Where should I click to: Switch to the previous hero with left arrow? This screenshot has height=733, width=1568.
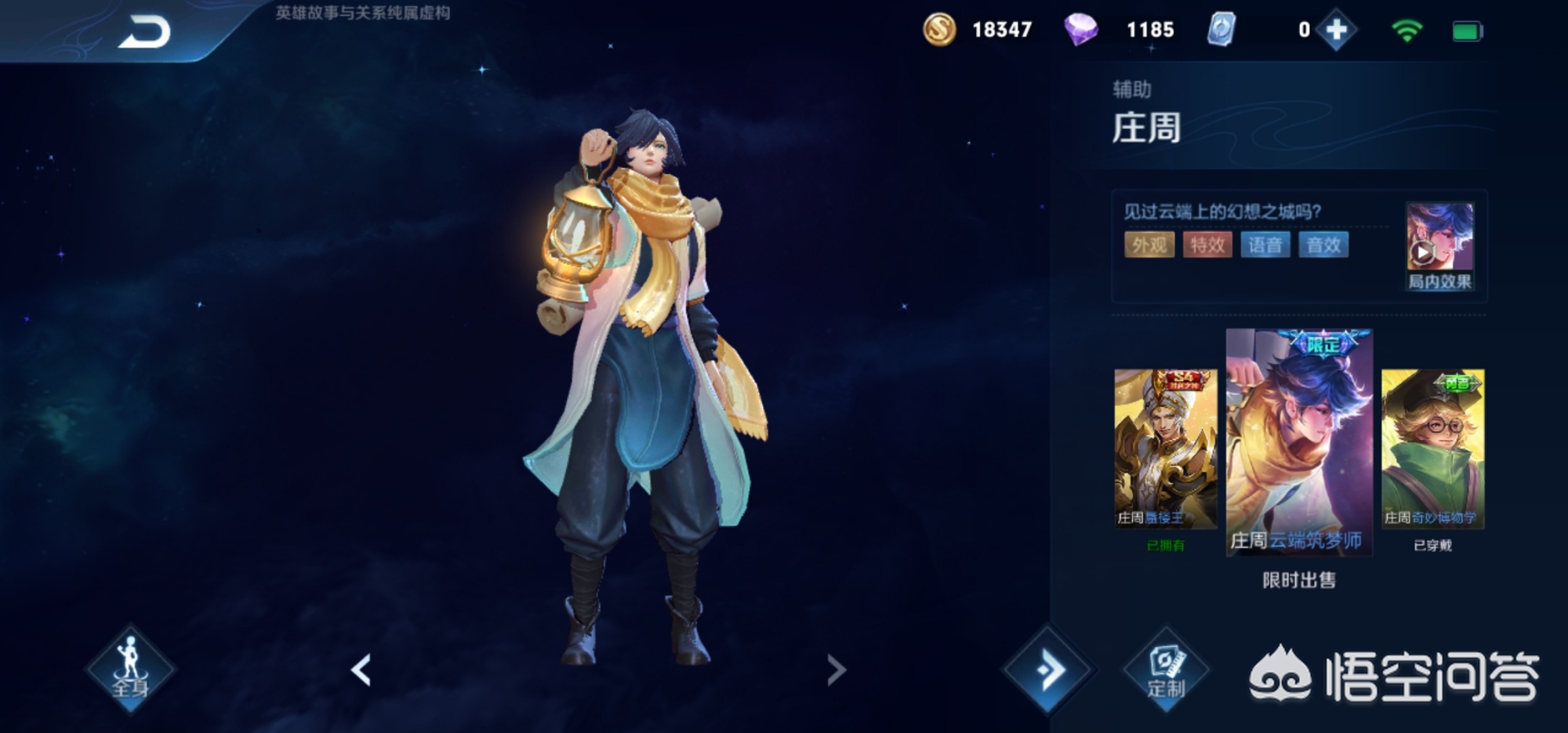361,670
